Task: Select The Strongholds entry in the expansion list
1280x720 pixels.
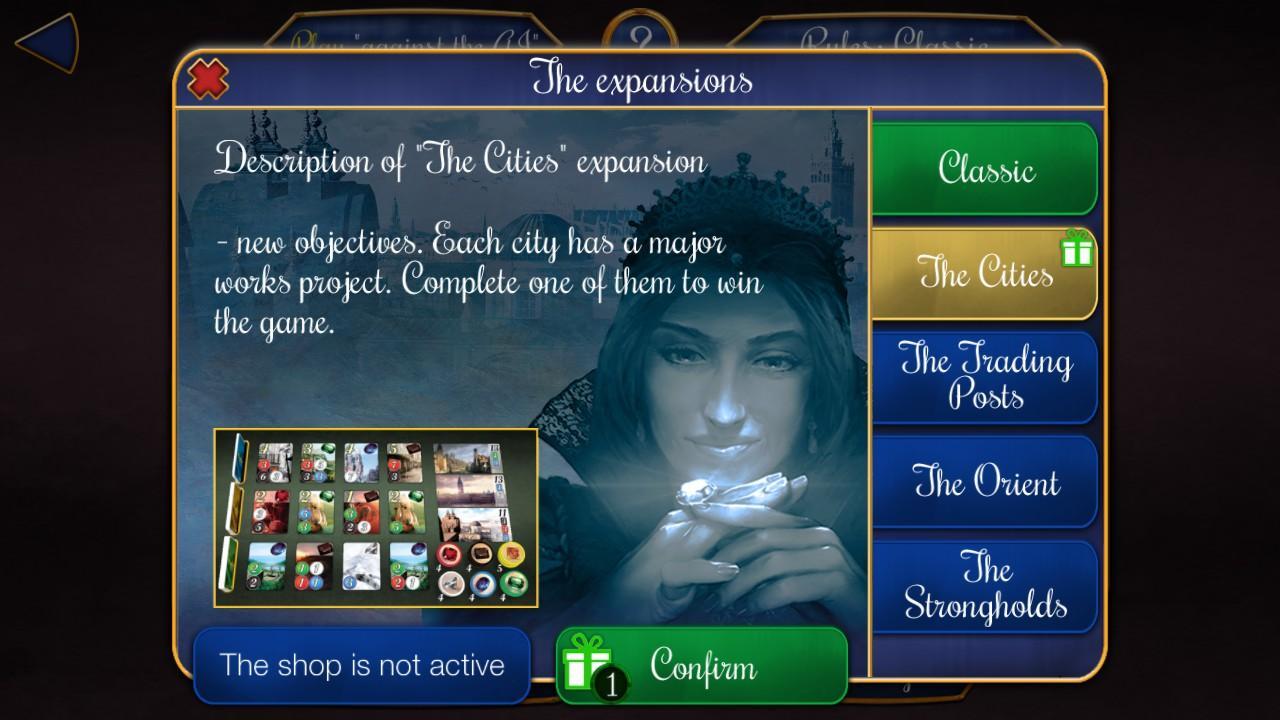Action: [985, 588]
